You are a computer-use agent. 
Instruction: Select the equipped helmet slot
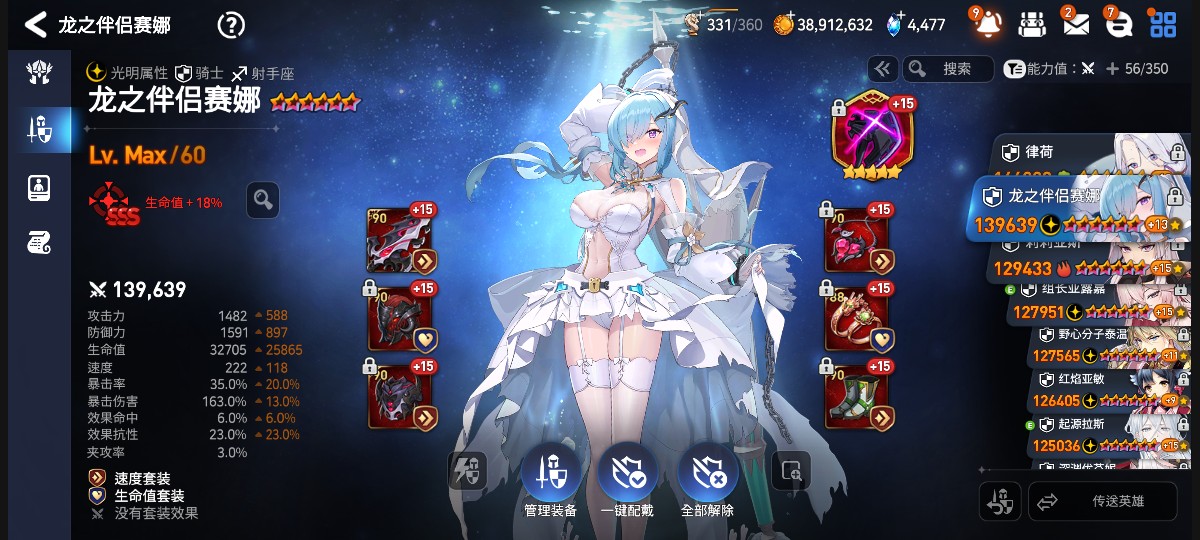(400, 319)
